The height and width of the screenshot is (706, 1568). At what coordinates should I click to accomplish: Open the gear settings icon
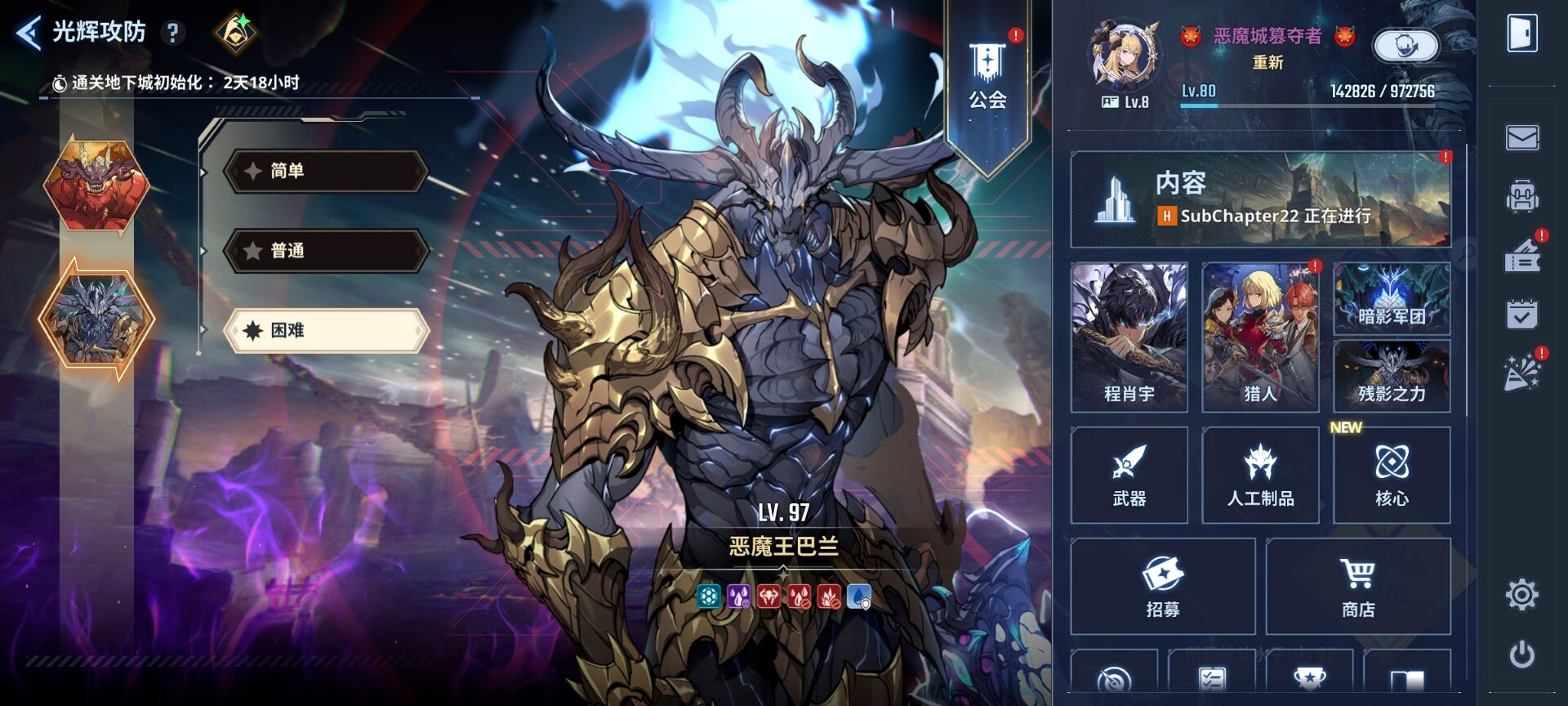pyautogui.click(x=1522, y=595)
